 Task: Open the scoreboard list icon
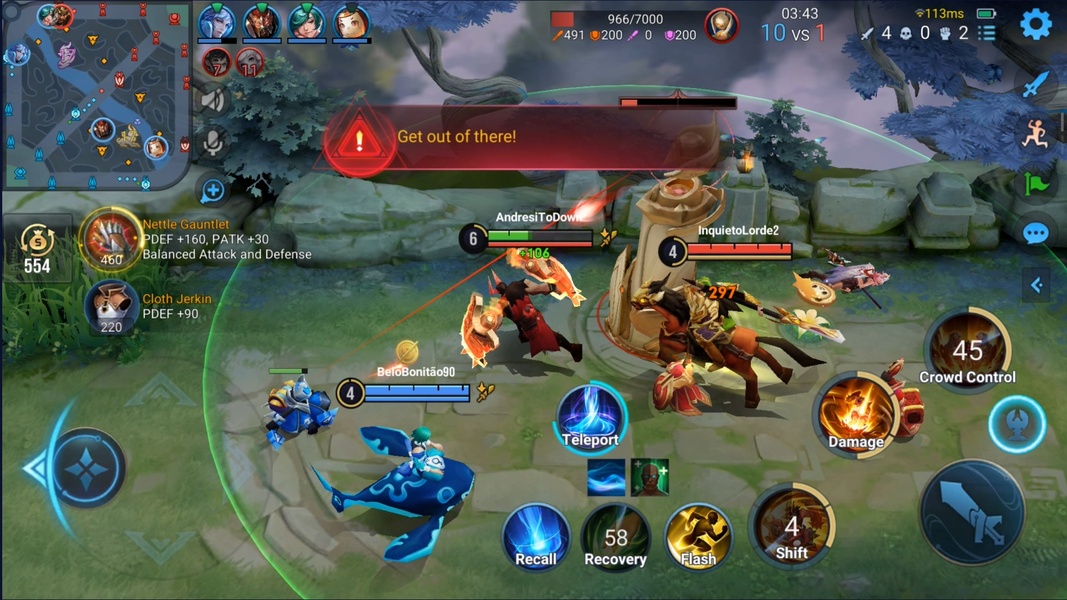point(987,33)
